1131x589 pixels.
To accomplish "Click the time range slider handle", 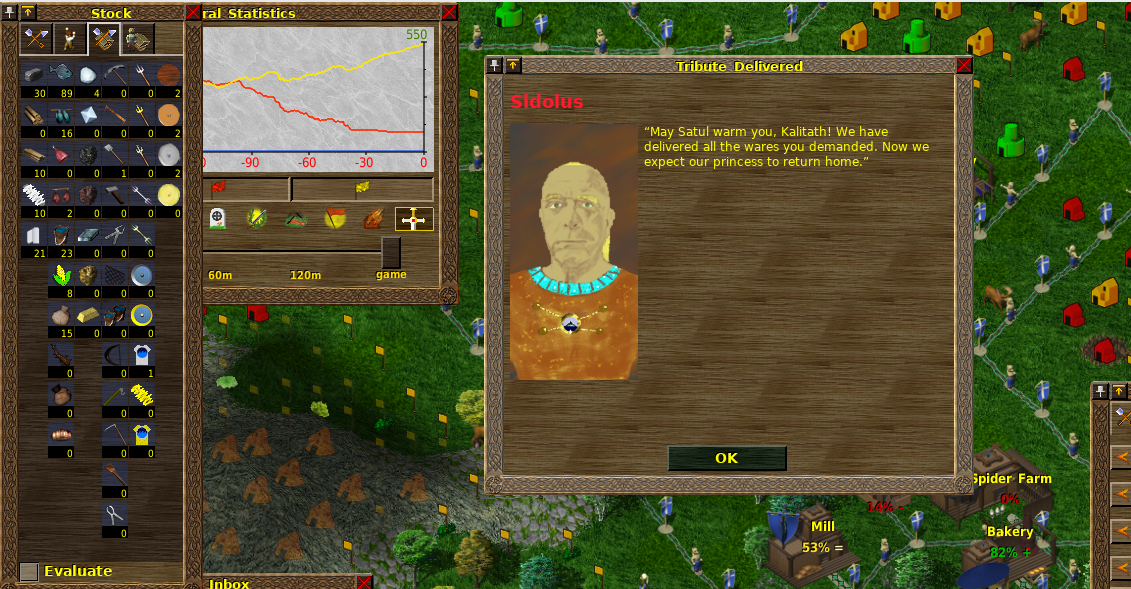I will 391,251.
